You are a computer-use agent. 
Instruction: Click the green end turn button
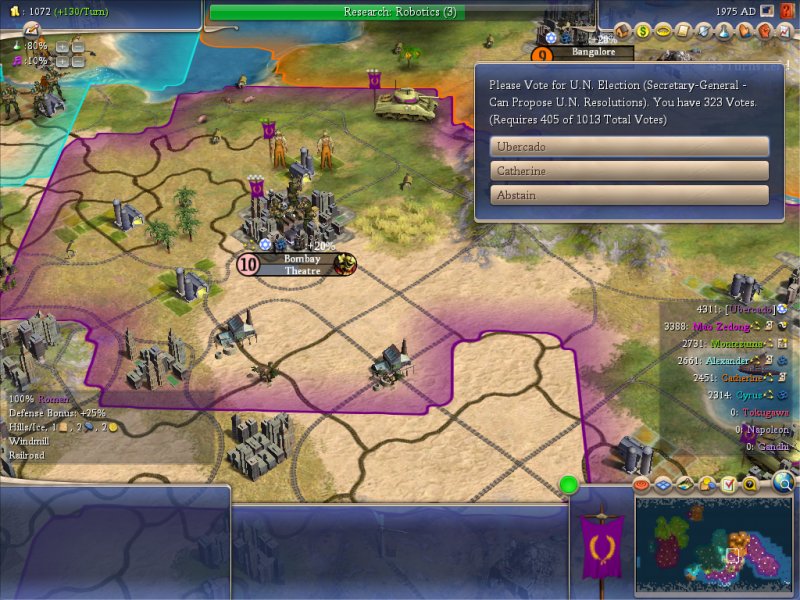[569, 486]
